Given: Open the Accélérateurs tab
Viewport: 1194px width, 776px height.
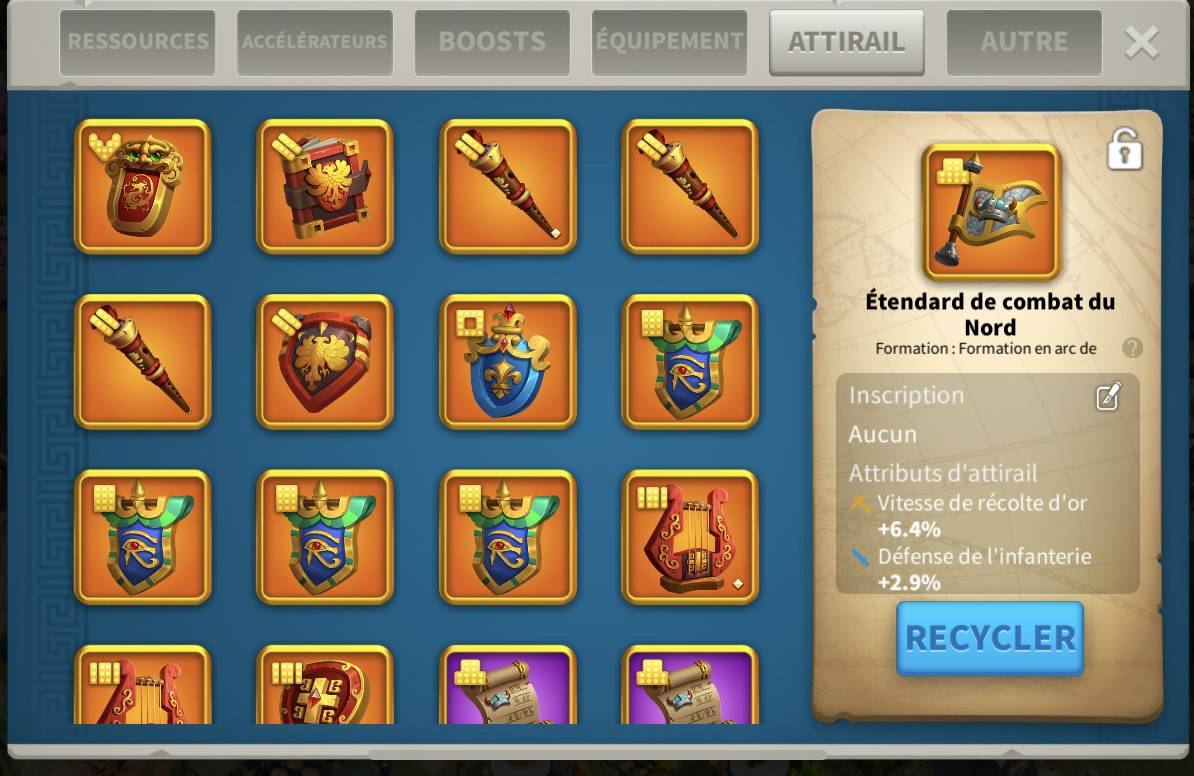Looking at the screenshot, I should tap(314, 42).
